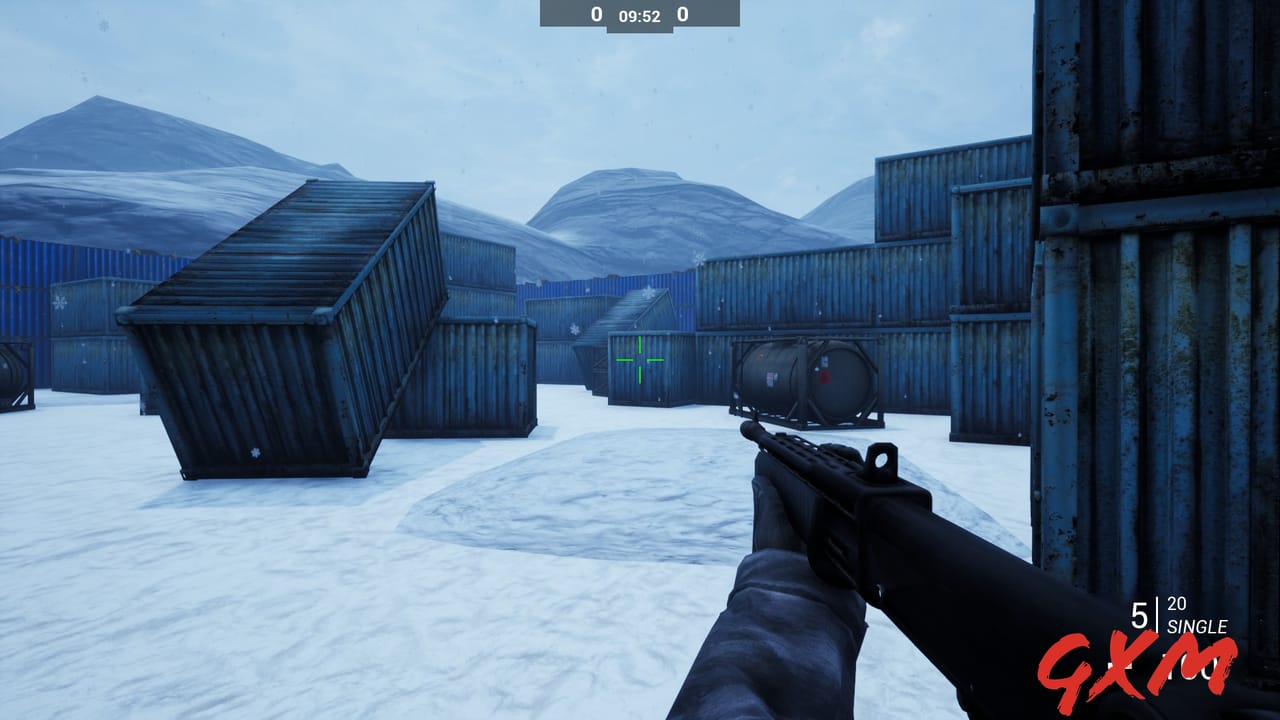Click the white placard on the tanker trailer

point(771,378)
